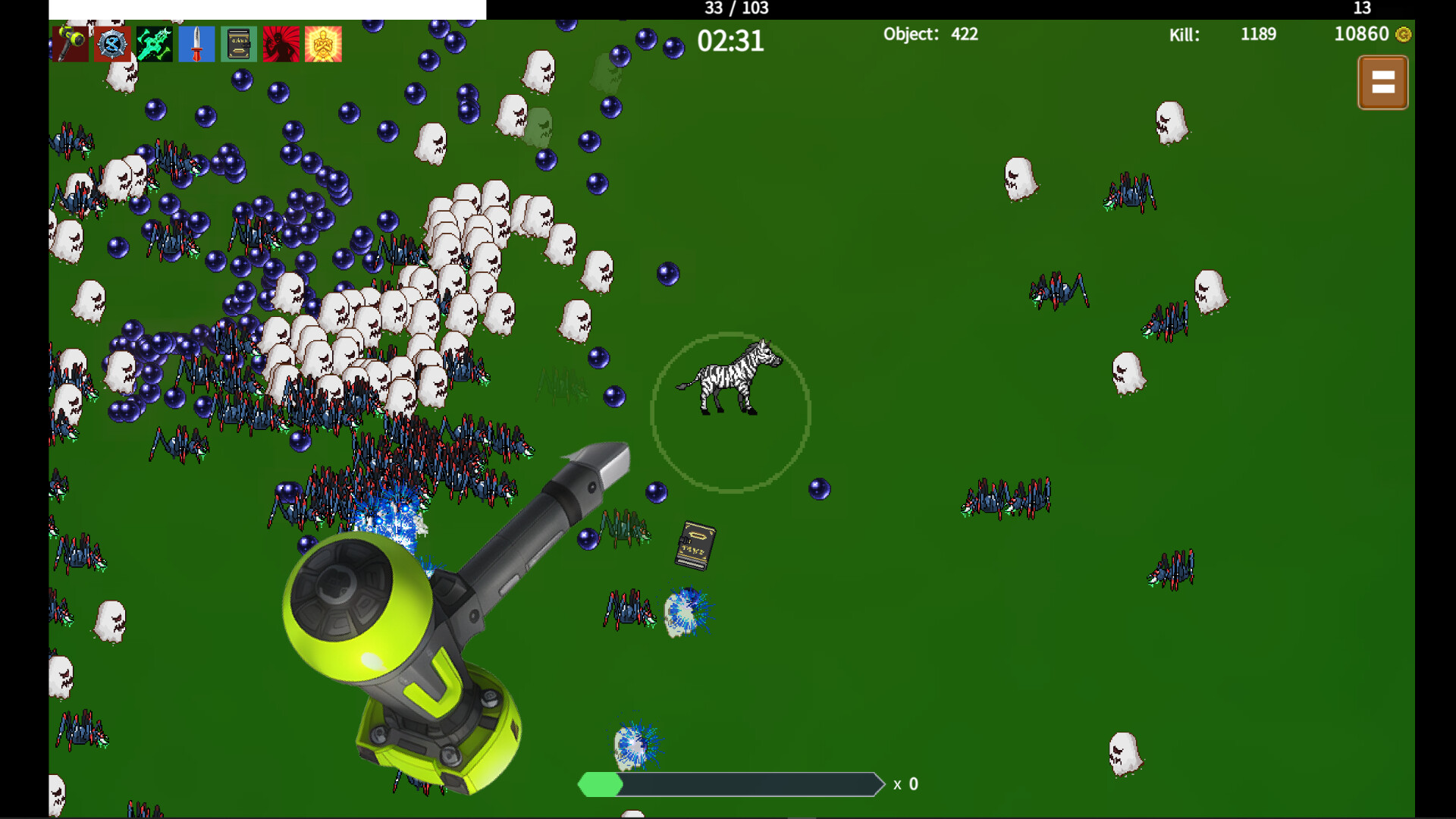Select the red demon skill icon
Viewport: 1456px width, 819px height.
281,43
